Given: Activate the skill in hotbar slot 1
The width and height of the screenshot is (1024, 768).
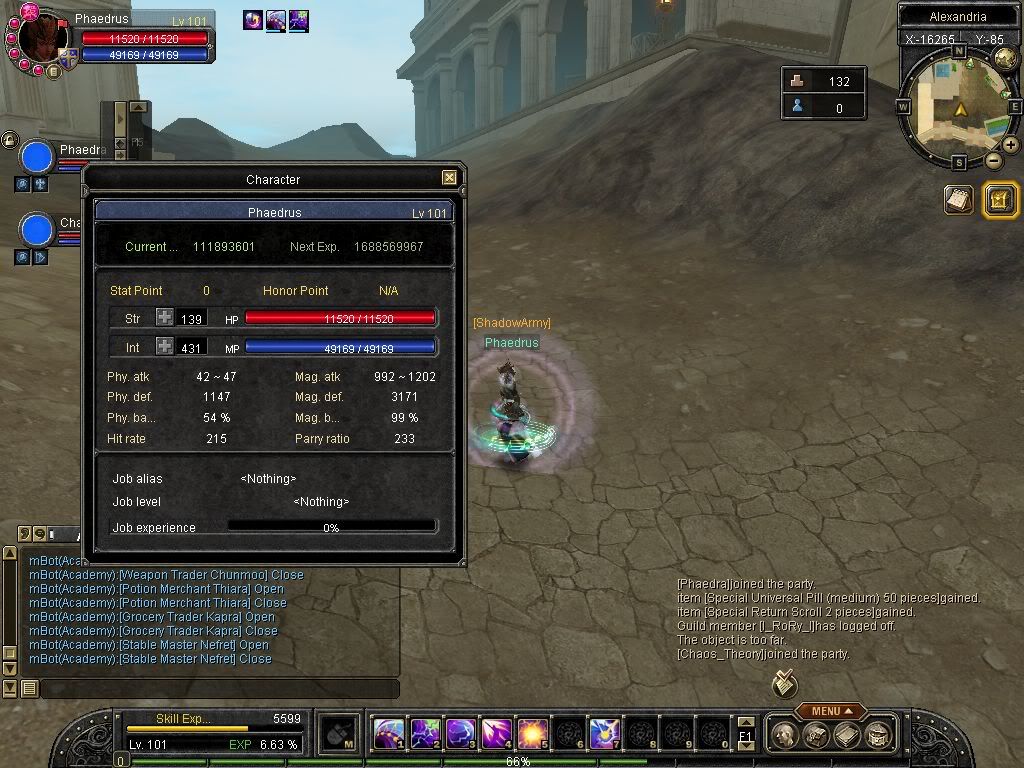Looking at the screenshot, I should (389, 735).
